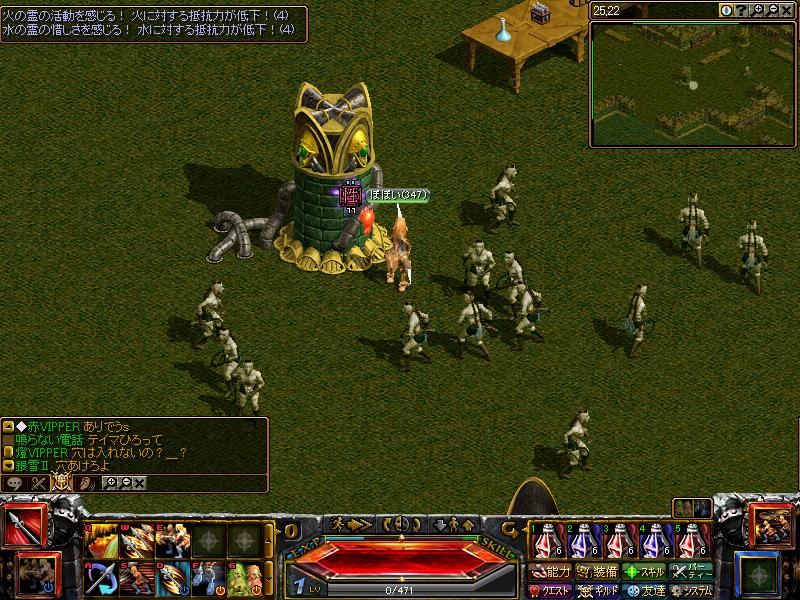Open the 友達 (Friends) list
The height and width of the screenshot is (600, 800).
pyautogui.click(x=644, y=590)
